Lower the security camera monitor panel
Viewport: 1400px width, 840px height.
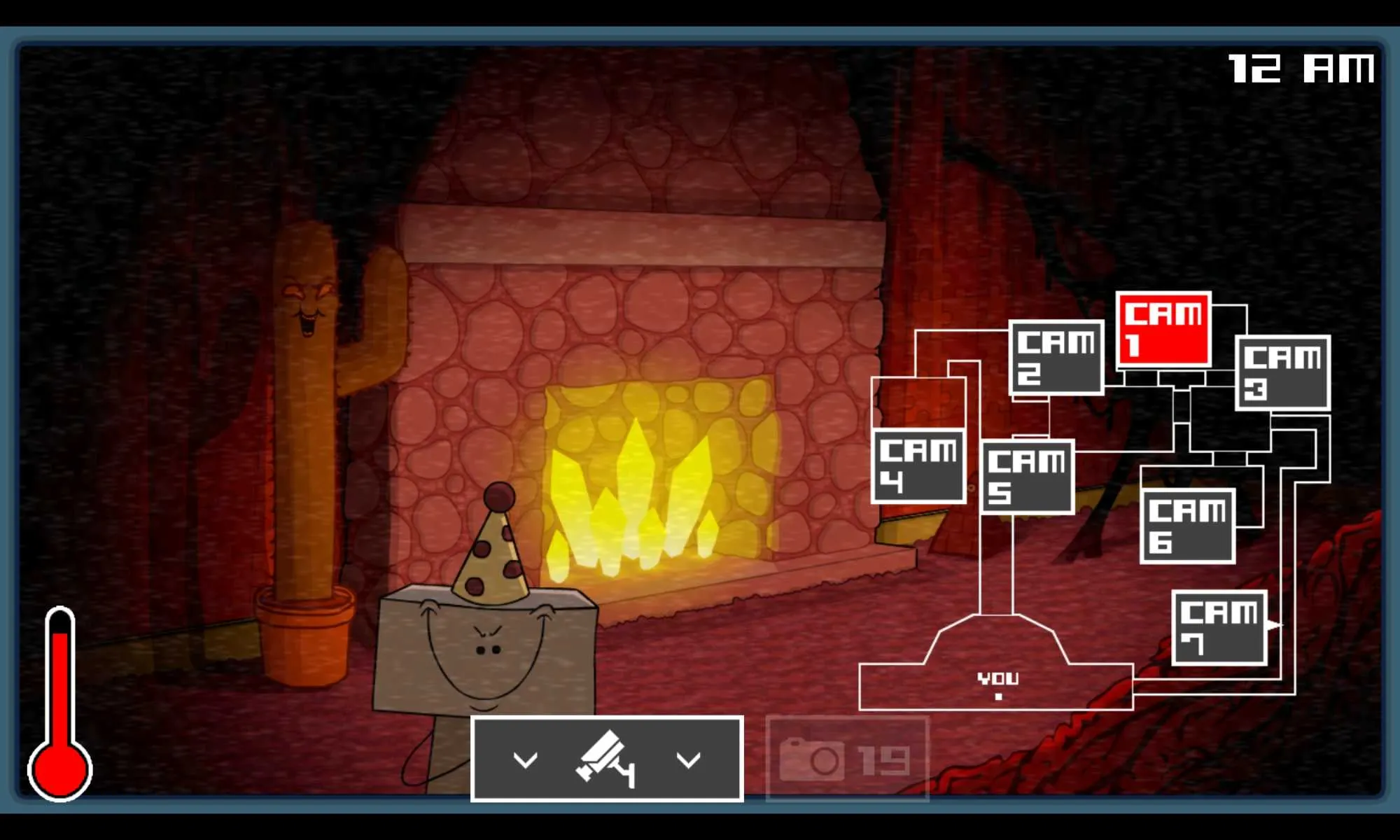tap(606, 759)
